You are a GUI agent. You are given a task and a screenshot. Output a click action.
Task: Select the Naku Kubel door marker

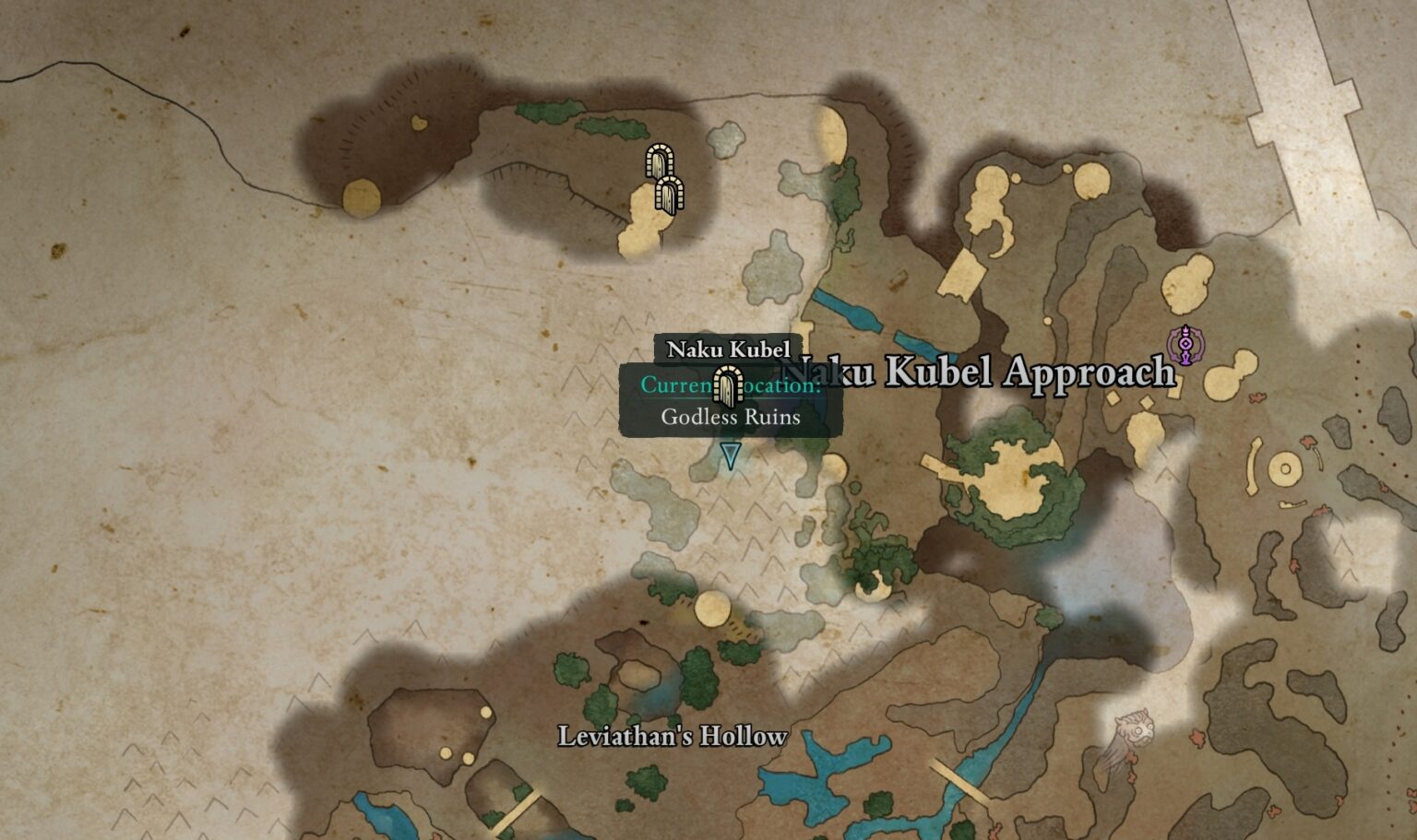728,386
